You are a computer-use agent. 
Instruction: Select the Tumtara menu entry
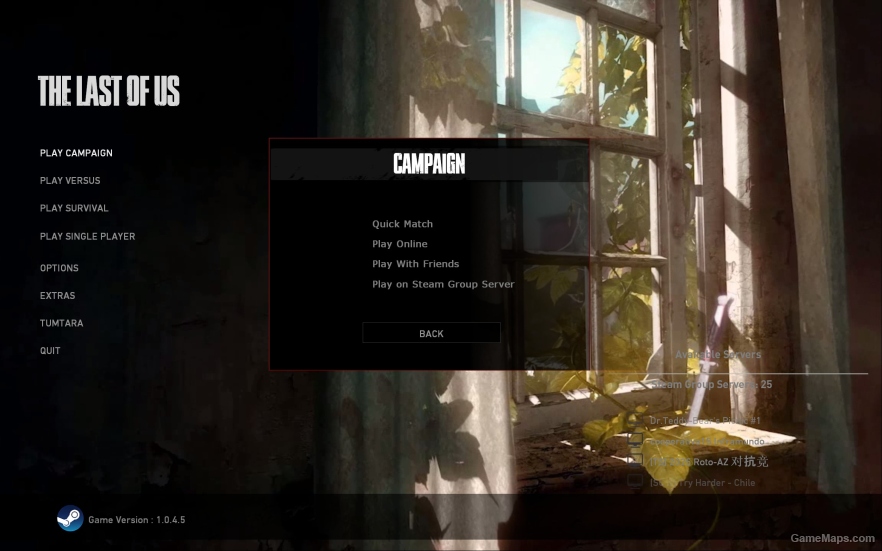(61, 324)
